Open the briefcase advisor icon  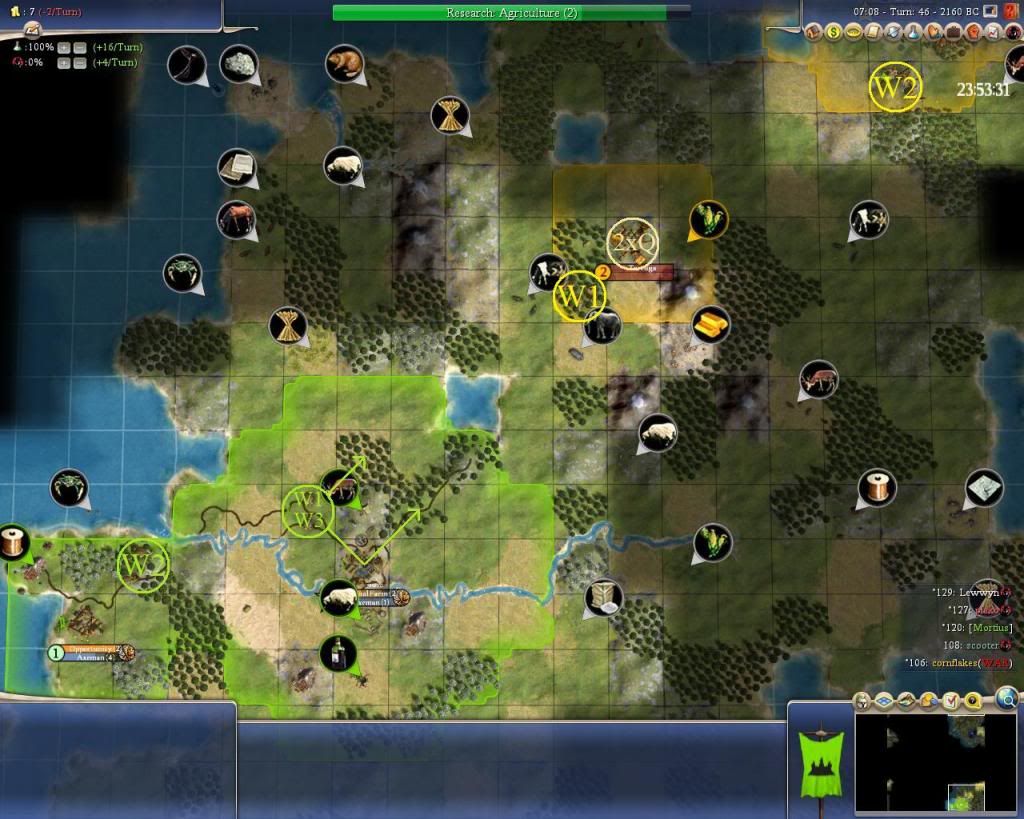[x=954, y=32]
